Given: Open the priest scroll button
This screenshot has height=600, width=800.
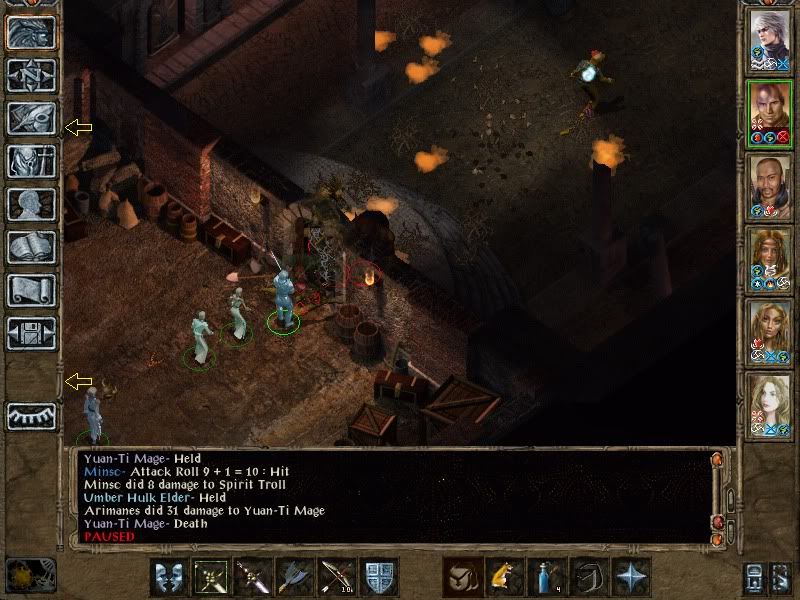Looking at the screenshot, I should click(30, 290).
